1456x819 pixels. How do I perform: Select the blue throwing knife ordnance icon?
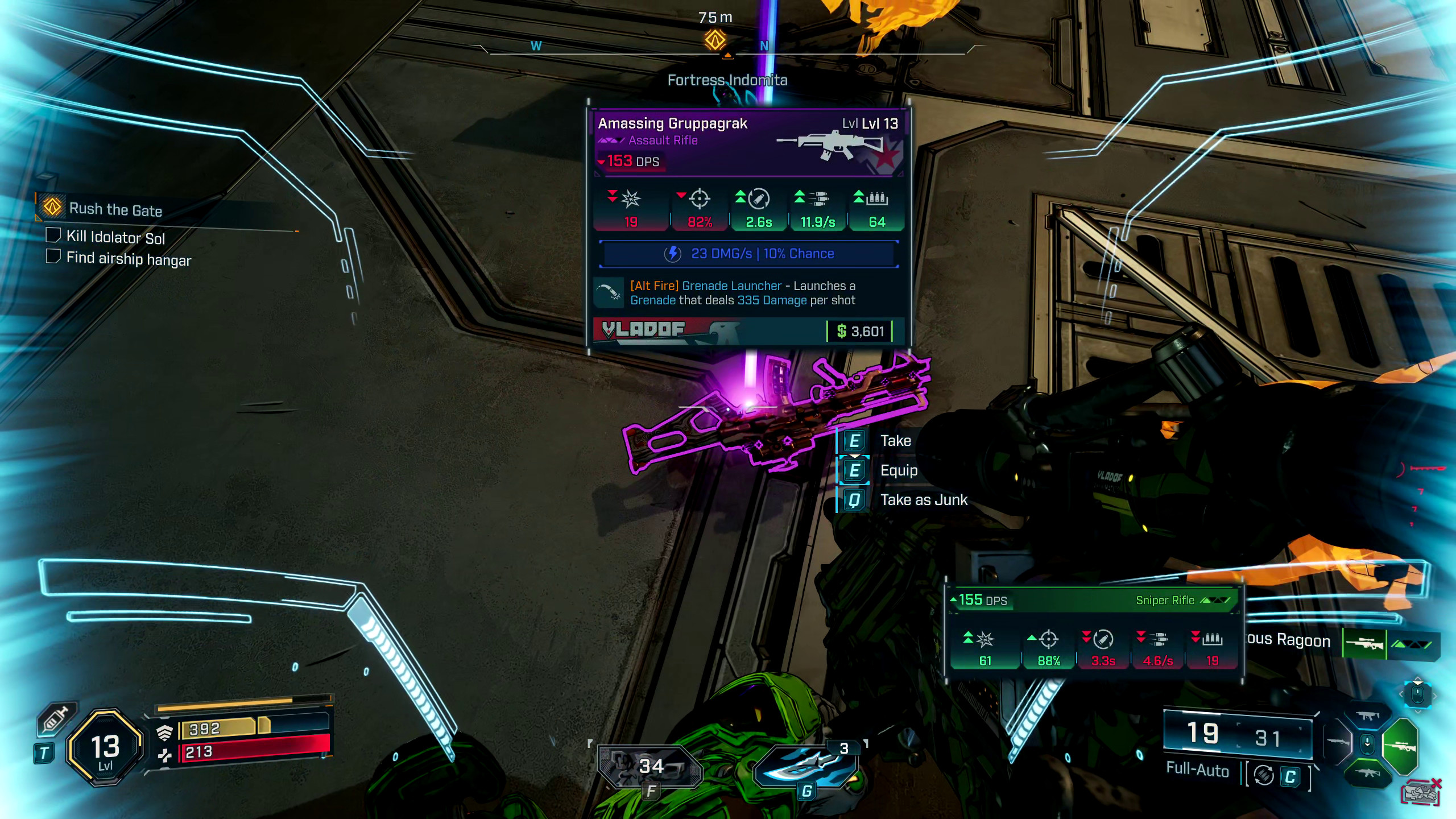coord(806,767)
